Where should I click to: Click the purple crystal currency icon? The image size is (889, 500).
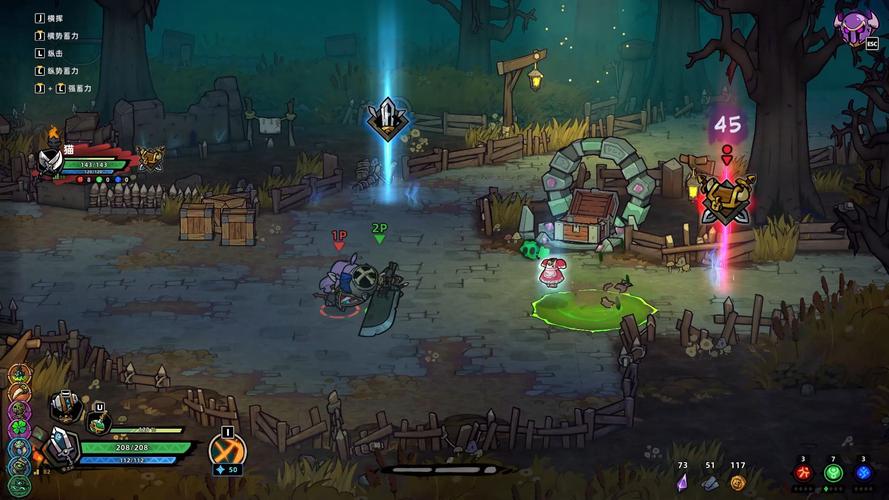coord(683,482)
